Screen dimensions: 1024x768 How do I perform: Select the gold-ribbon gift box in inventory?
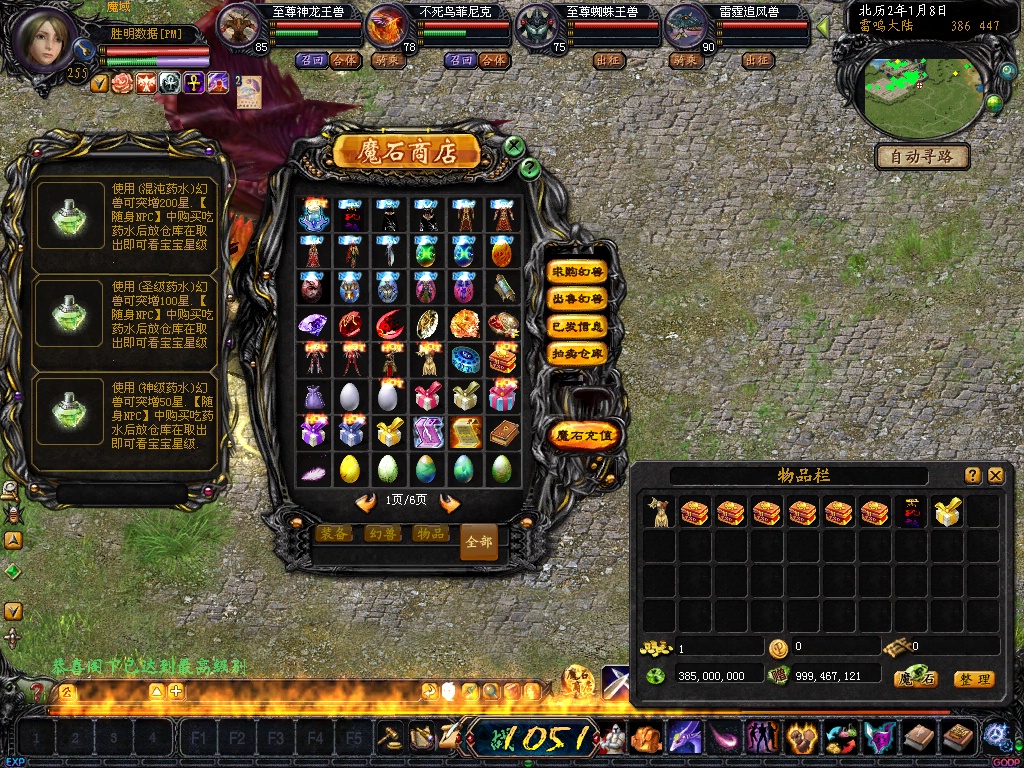pos(946,512)
